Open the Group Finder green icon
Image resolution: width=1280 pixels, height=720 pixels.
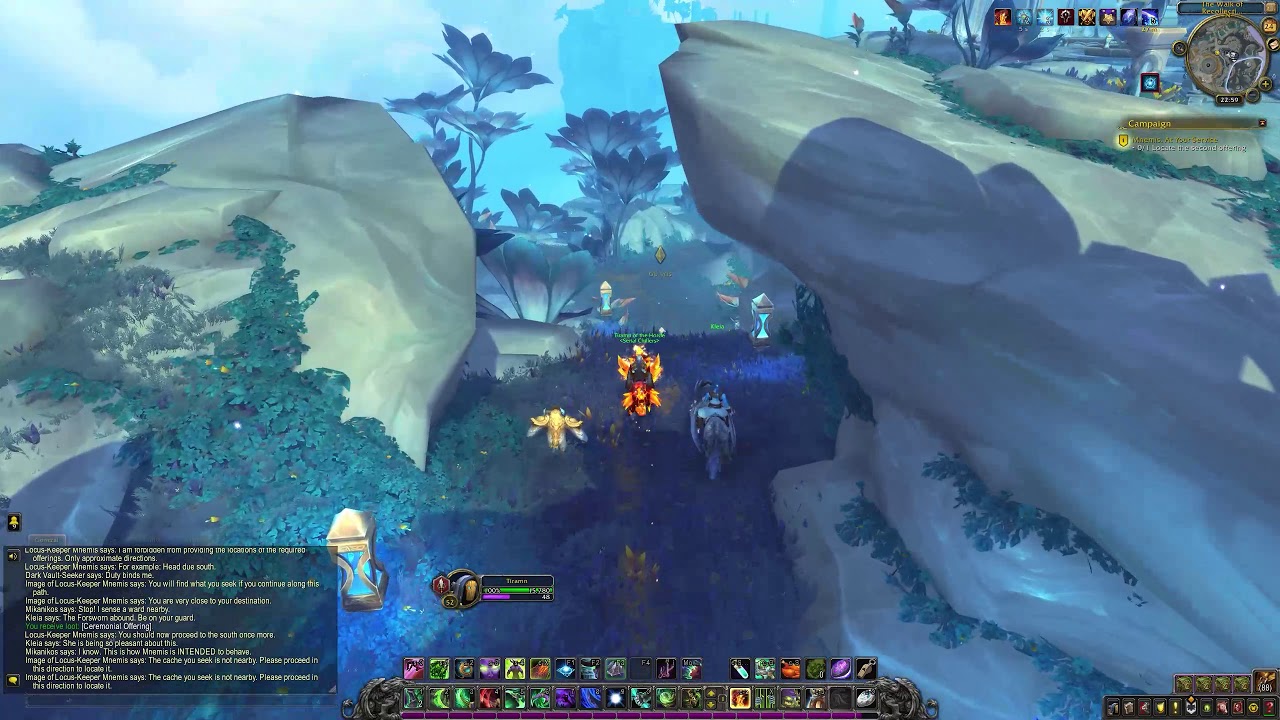point(1208,707)
